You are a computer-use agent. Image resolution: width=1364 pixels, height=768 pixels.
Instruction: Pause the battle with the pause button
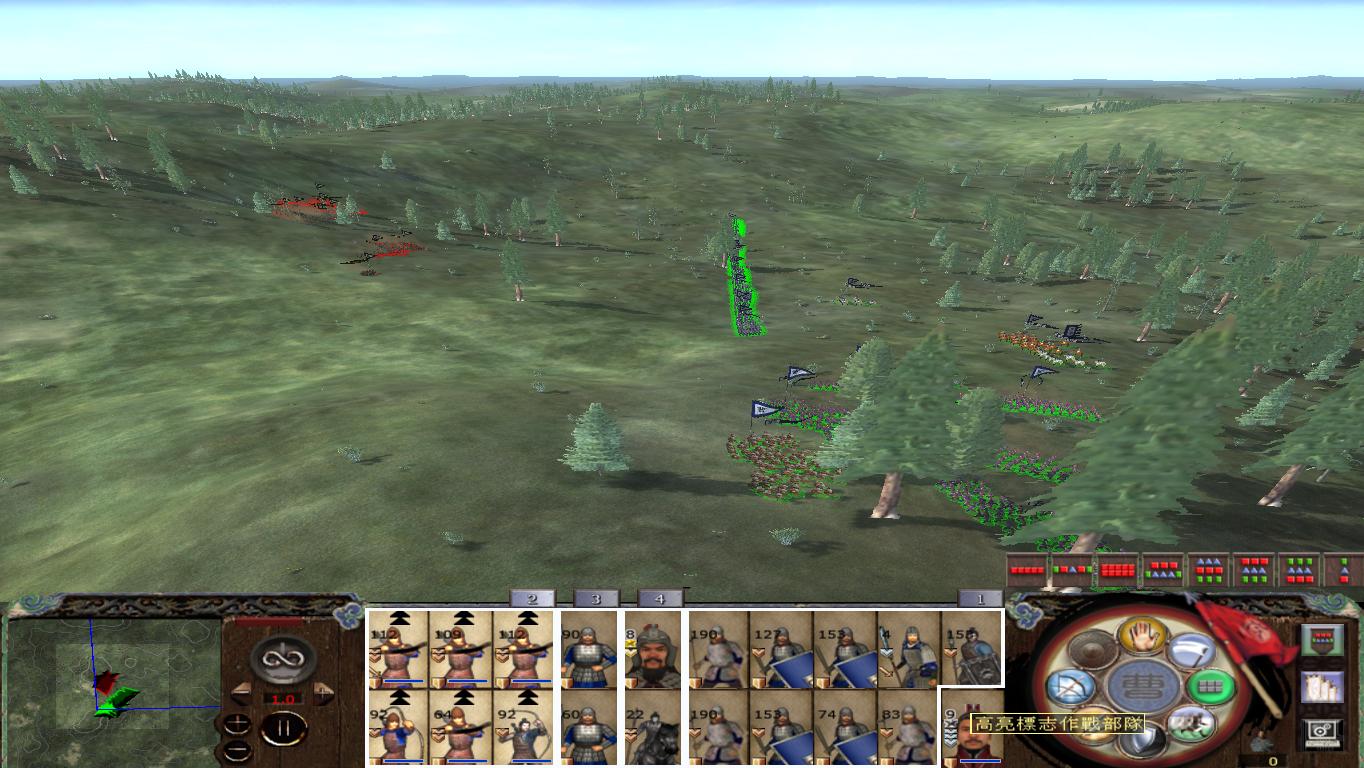tap(285, 727)
